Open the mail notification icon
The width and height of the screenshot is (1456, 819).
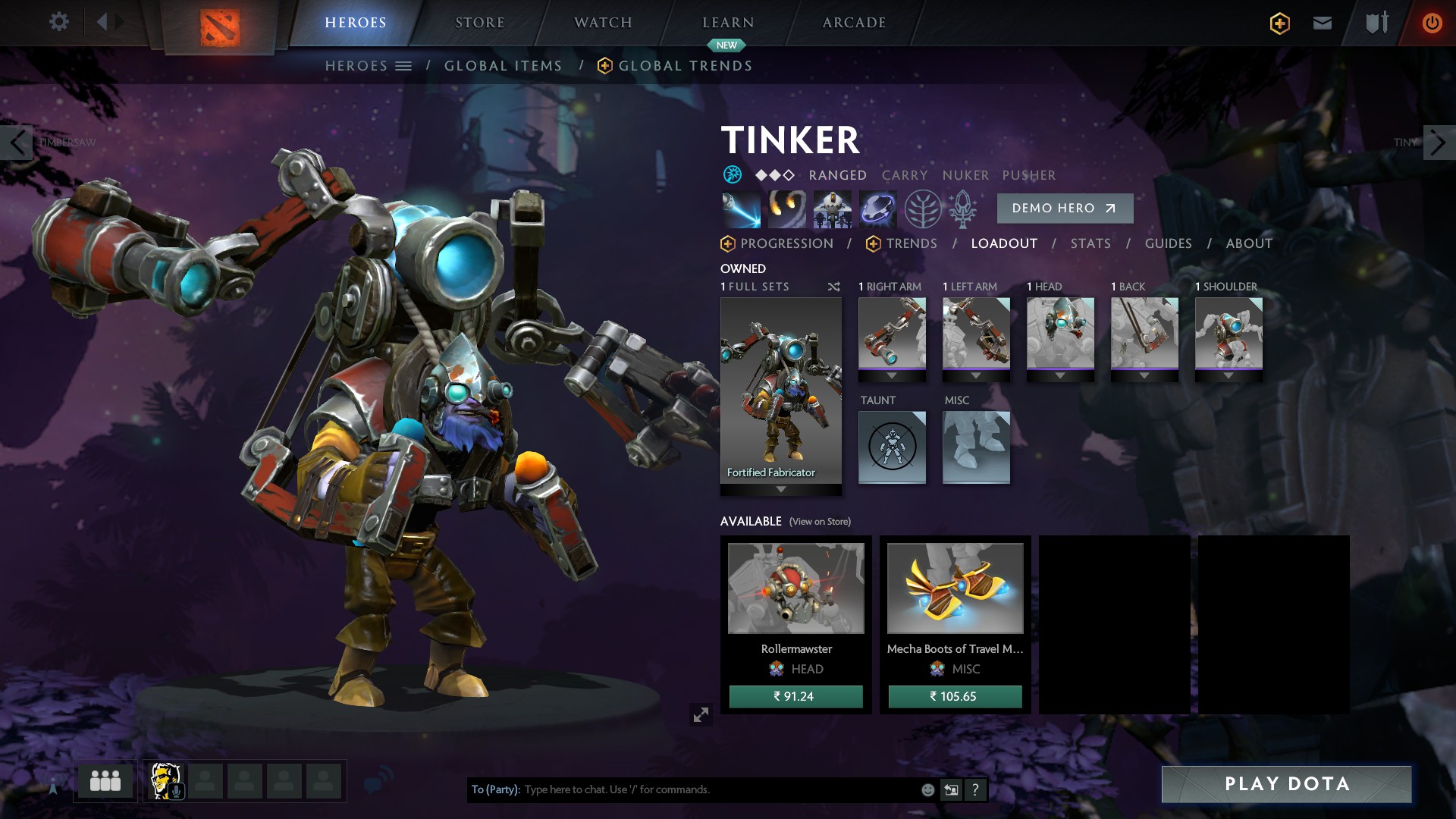point(1321,22)
